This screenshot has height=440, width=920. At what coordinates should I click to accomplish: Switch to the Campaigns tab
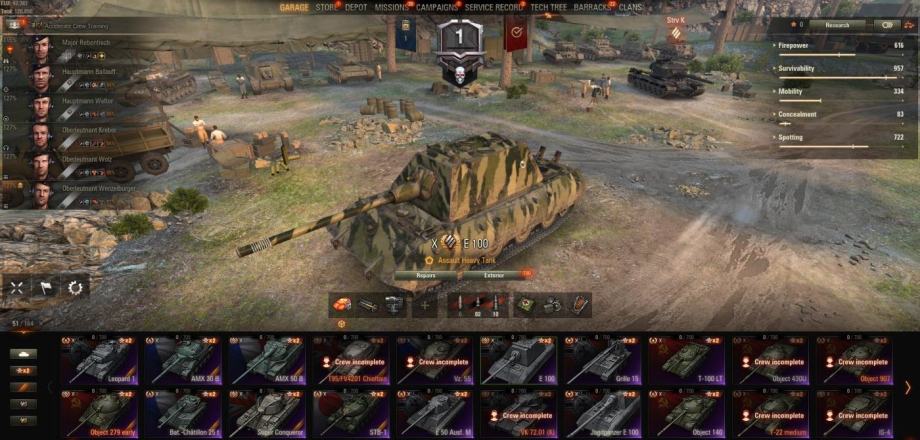[437, 7]
